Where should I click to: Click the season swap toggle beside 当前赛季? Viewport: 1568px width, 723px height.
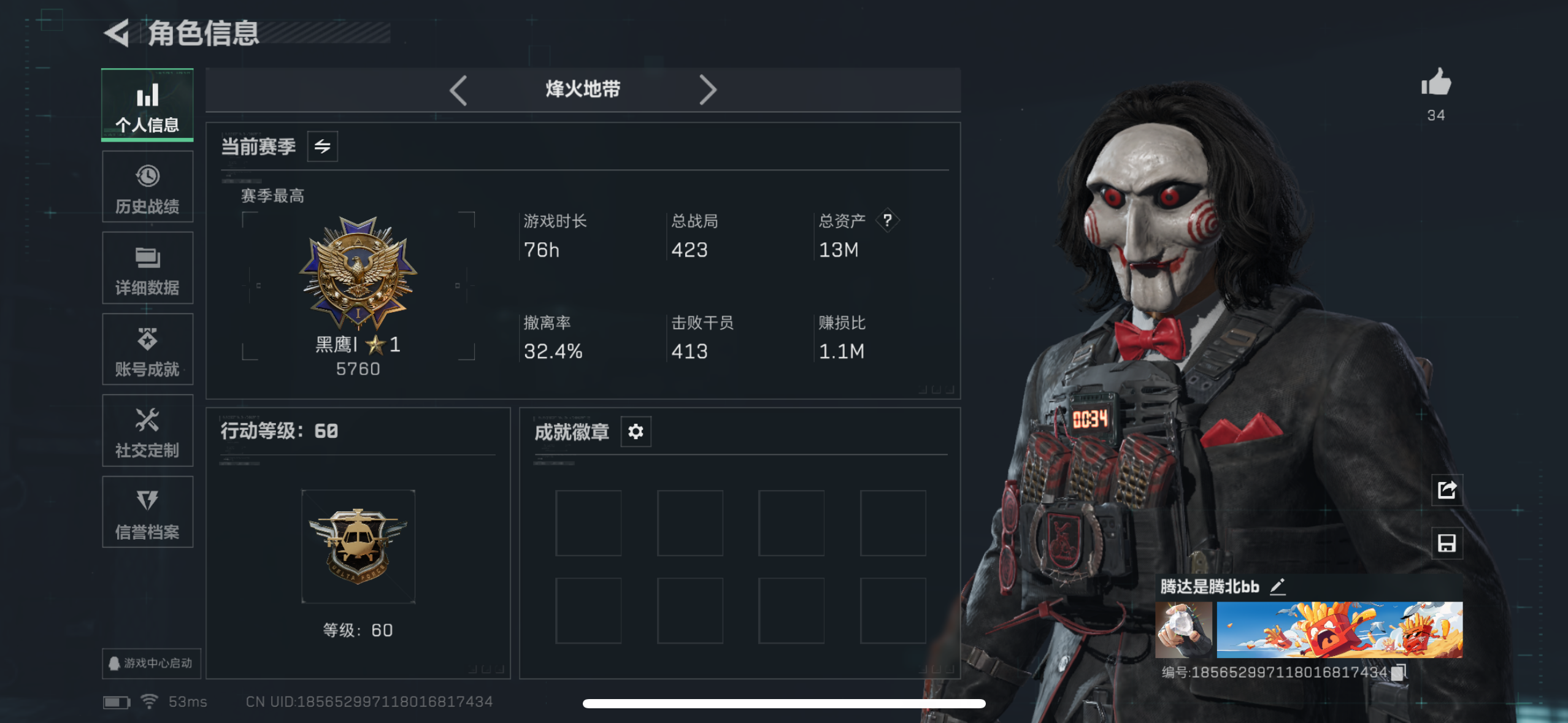[x=323, y=146]
